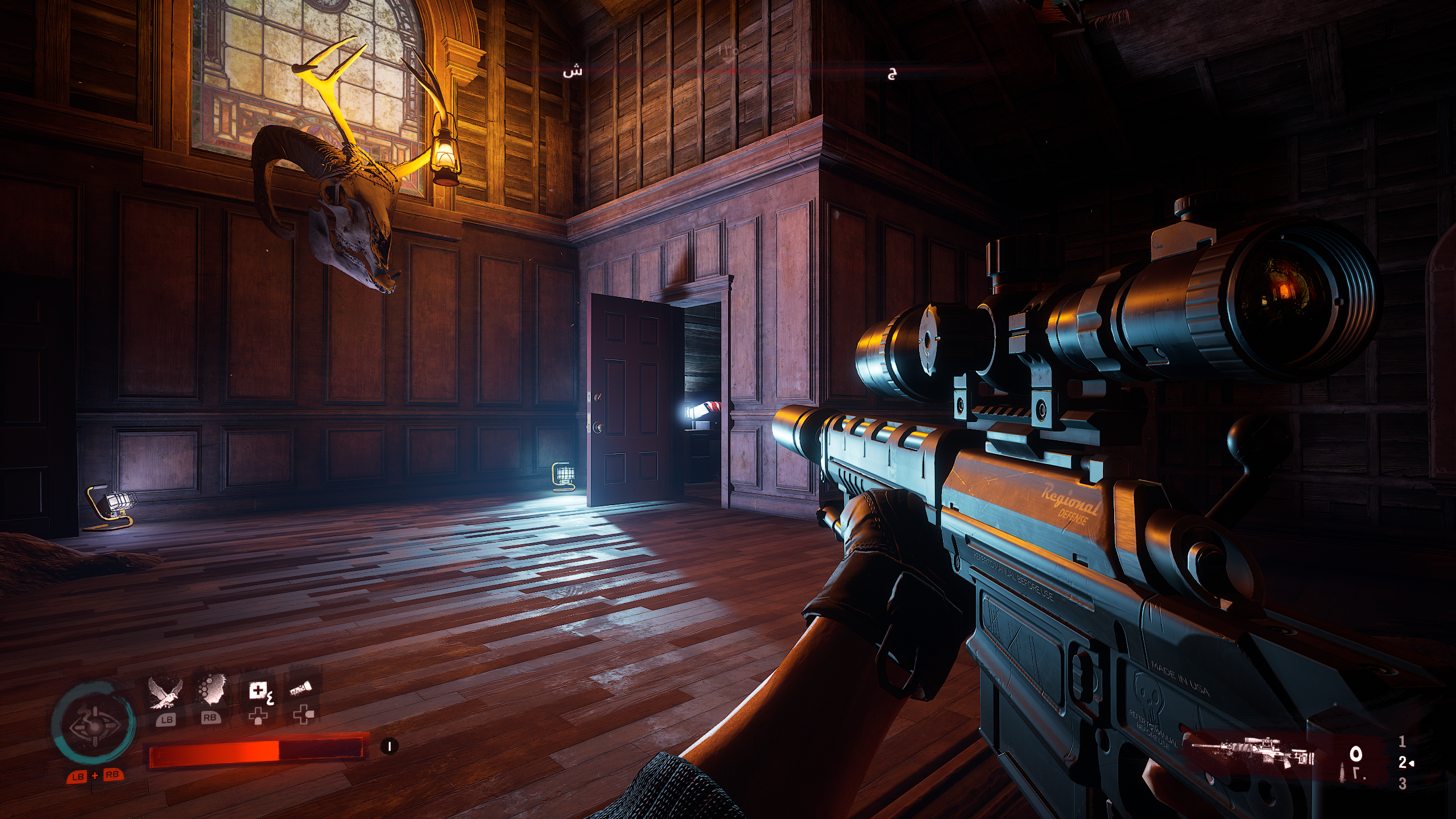Trigger the honeycomb head silhouette ability
Screen dimensions: 1456x819
pos(212,693)
